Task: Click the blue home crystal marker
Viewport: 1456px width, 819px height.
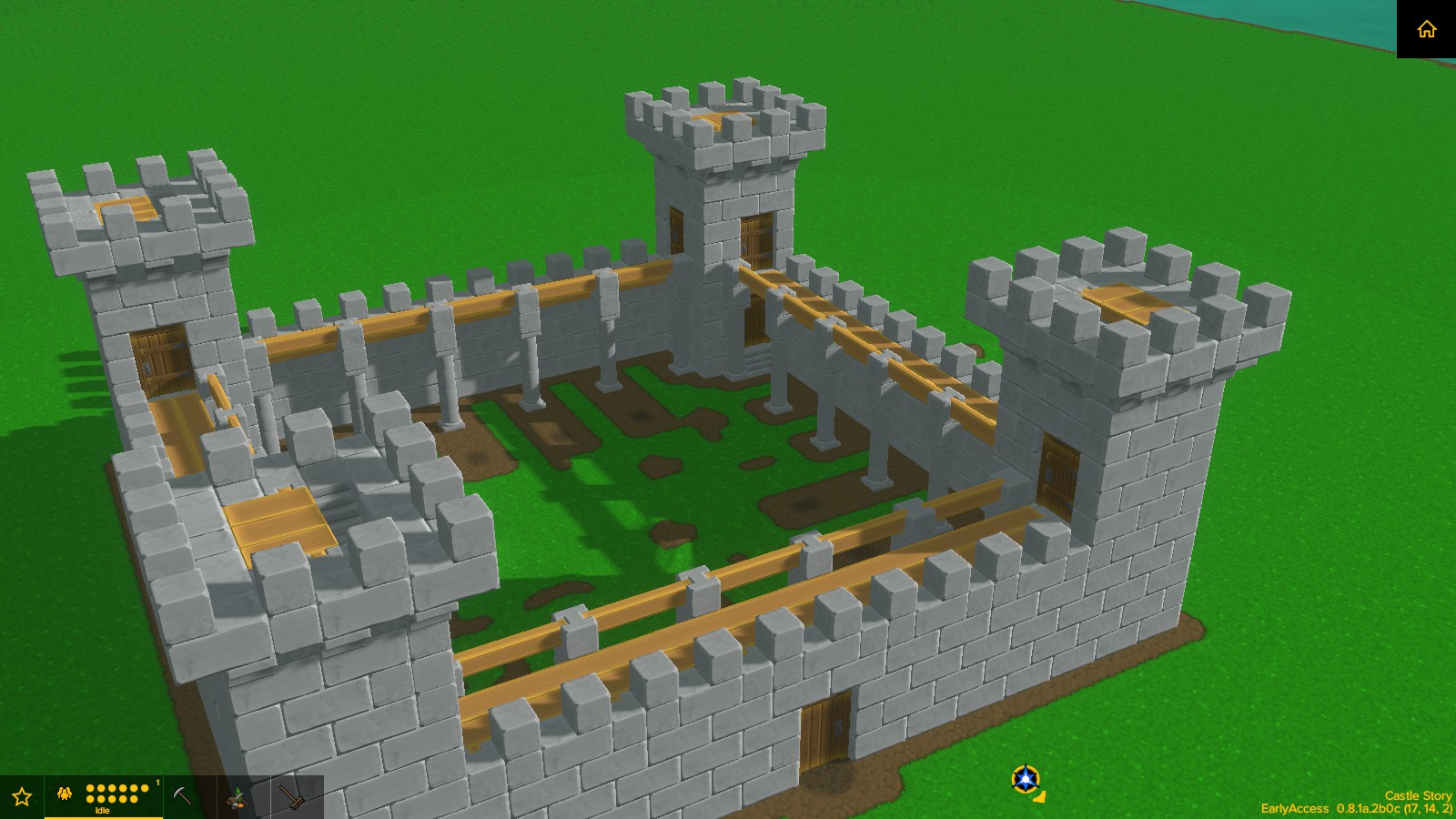Action: pyautogui.click(x=1026, y=778)
